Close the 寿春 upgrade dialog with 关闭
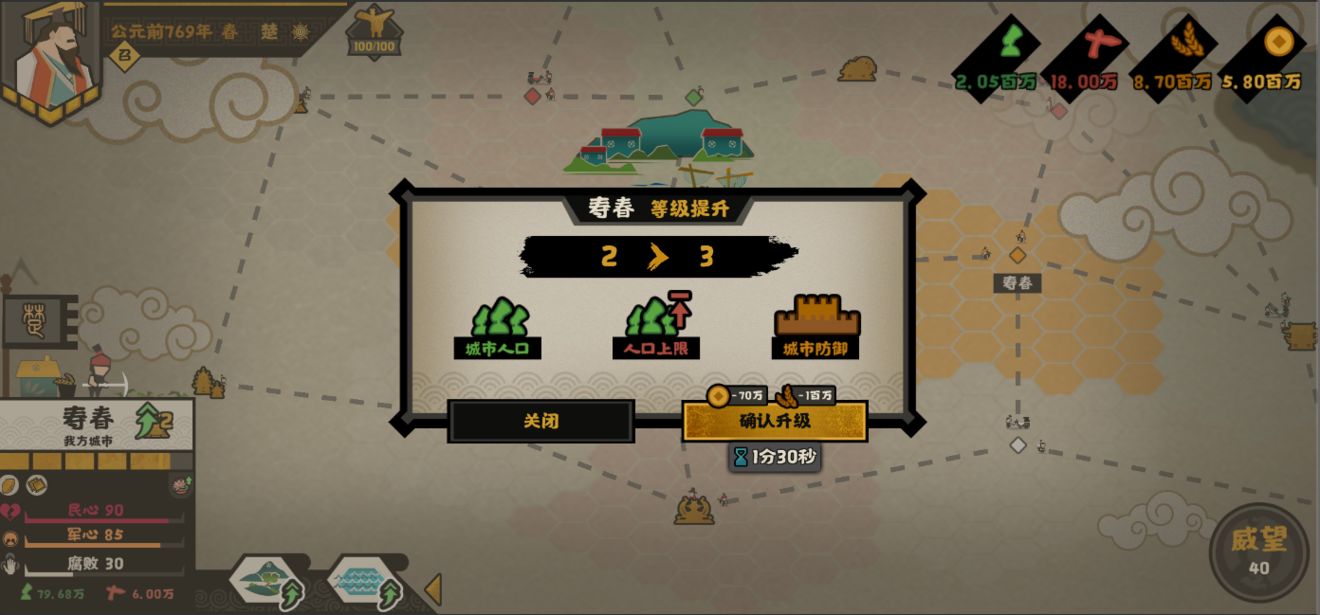This screenshot has width=1320, height=615. tap(541, 421)
